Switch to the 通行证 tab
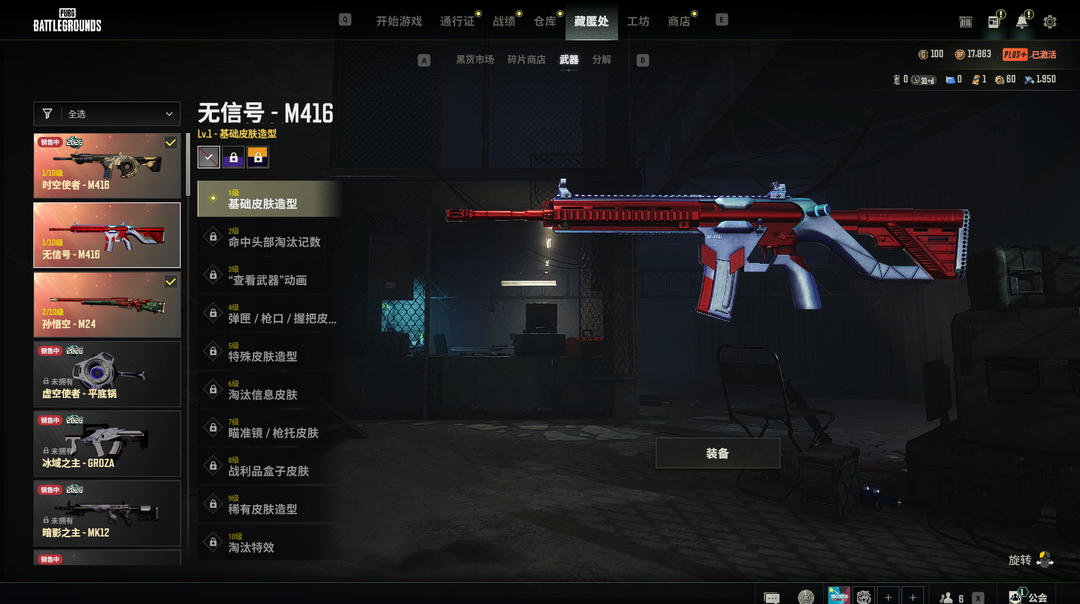The image size is (1080, 604). point(457,21)
